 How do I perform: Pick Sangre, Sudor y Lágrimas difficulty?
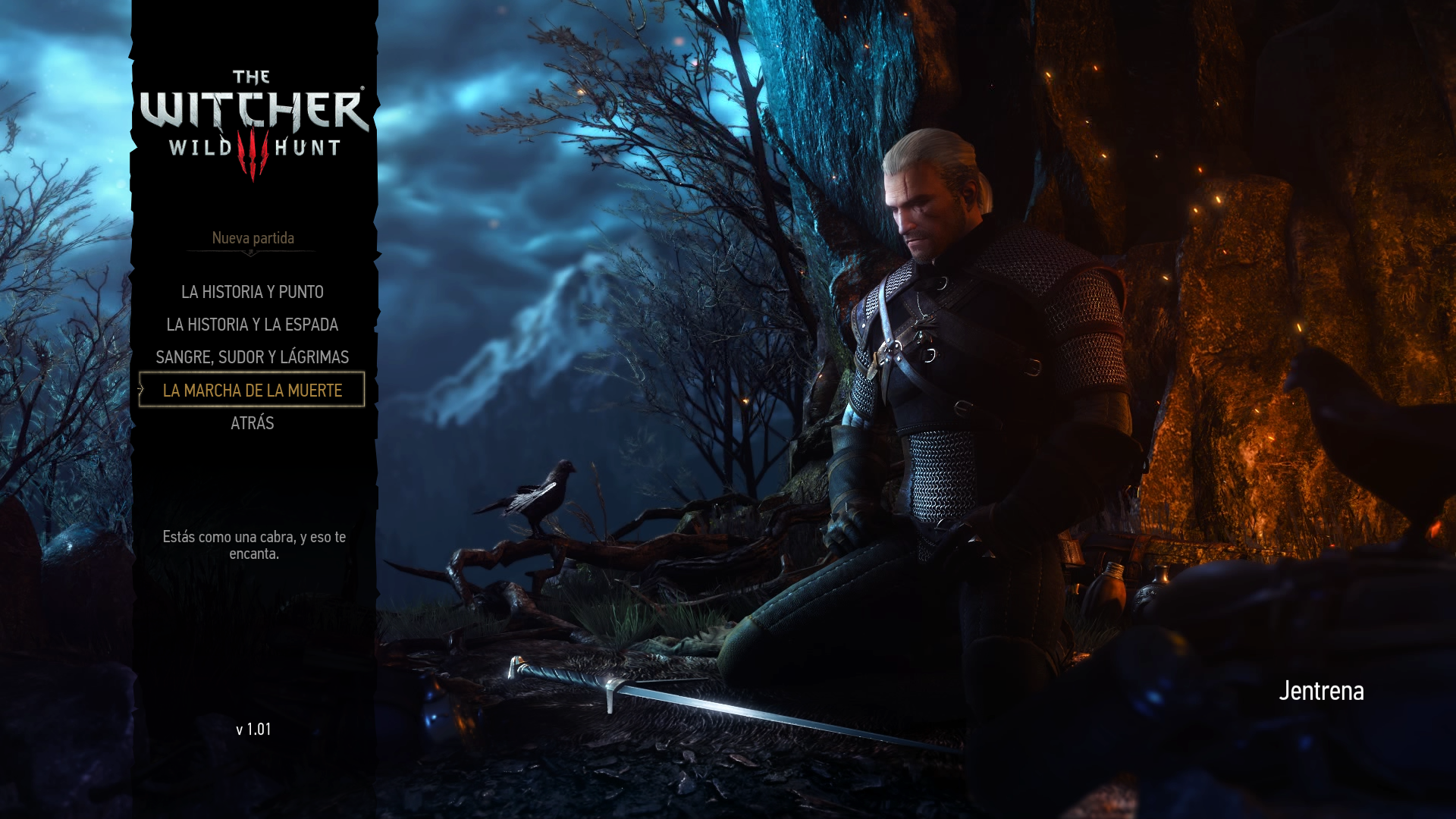pyautogui.click(x=253, y=357)
